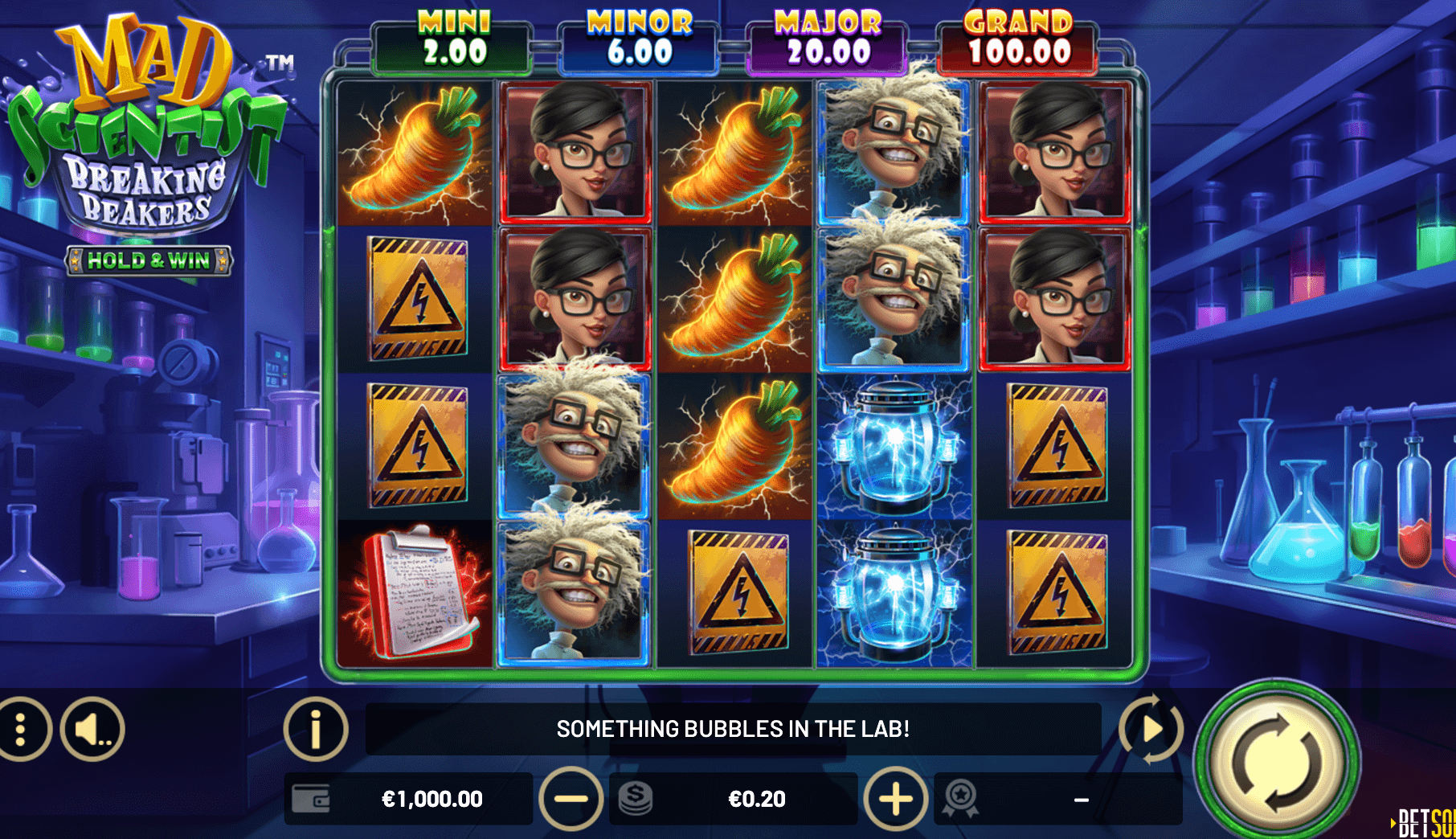Image resolution: width=1456 pixels, height=839 pixels.
Task: Increase the bet with the plus button
Action: coord(895,799)
